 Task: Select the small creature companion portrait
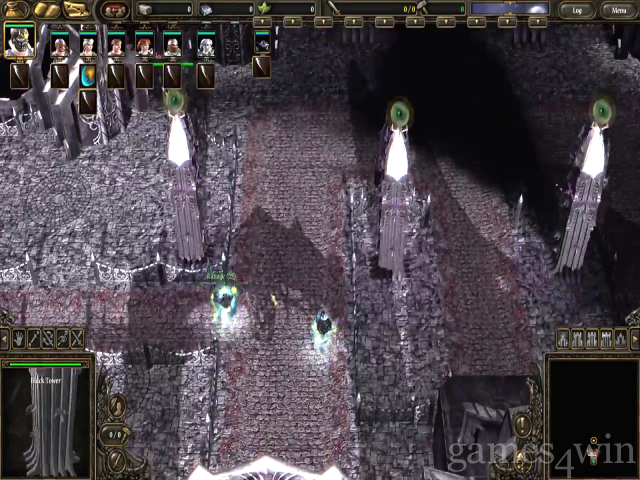pos(262,45)
